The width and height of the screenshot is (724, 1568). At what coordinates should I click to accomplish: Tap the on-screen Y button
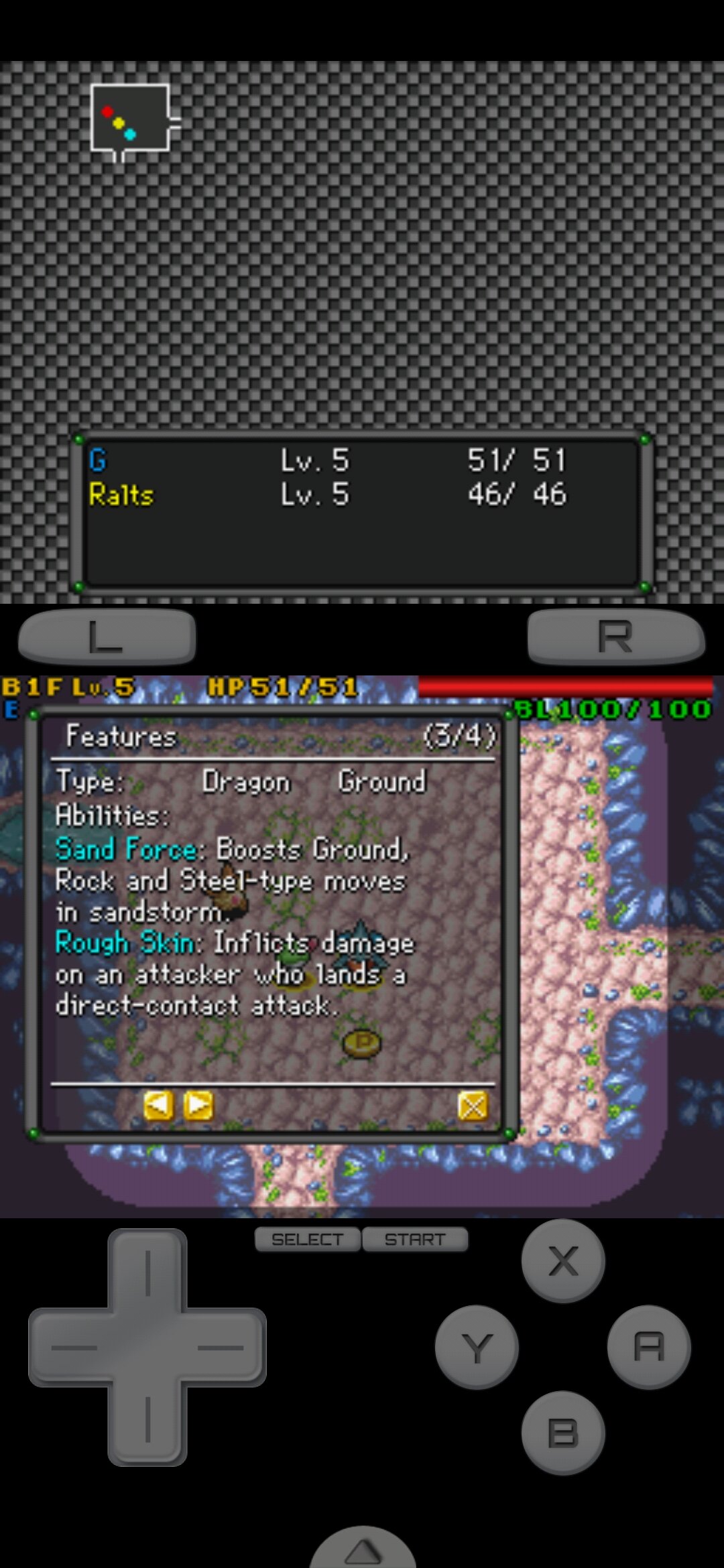477,1347
